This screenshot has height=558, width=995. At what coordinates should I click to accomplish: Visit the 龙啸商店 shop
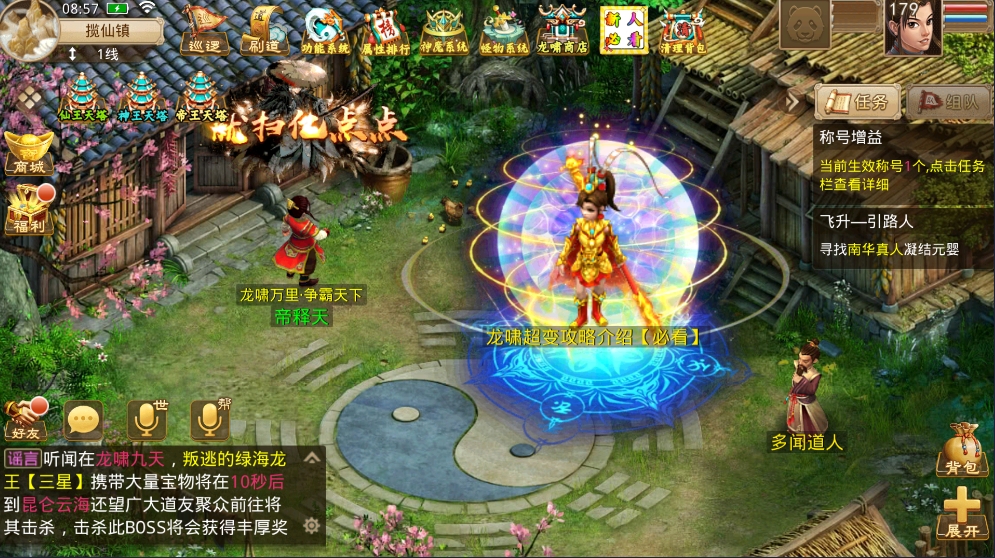click(x=562, y=29)
